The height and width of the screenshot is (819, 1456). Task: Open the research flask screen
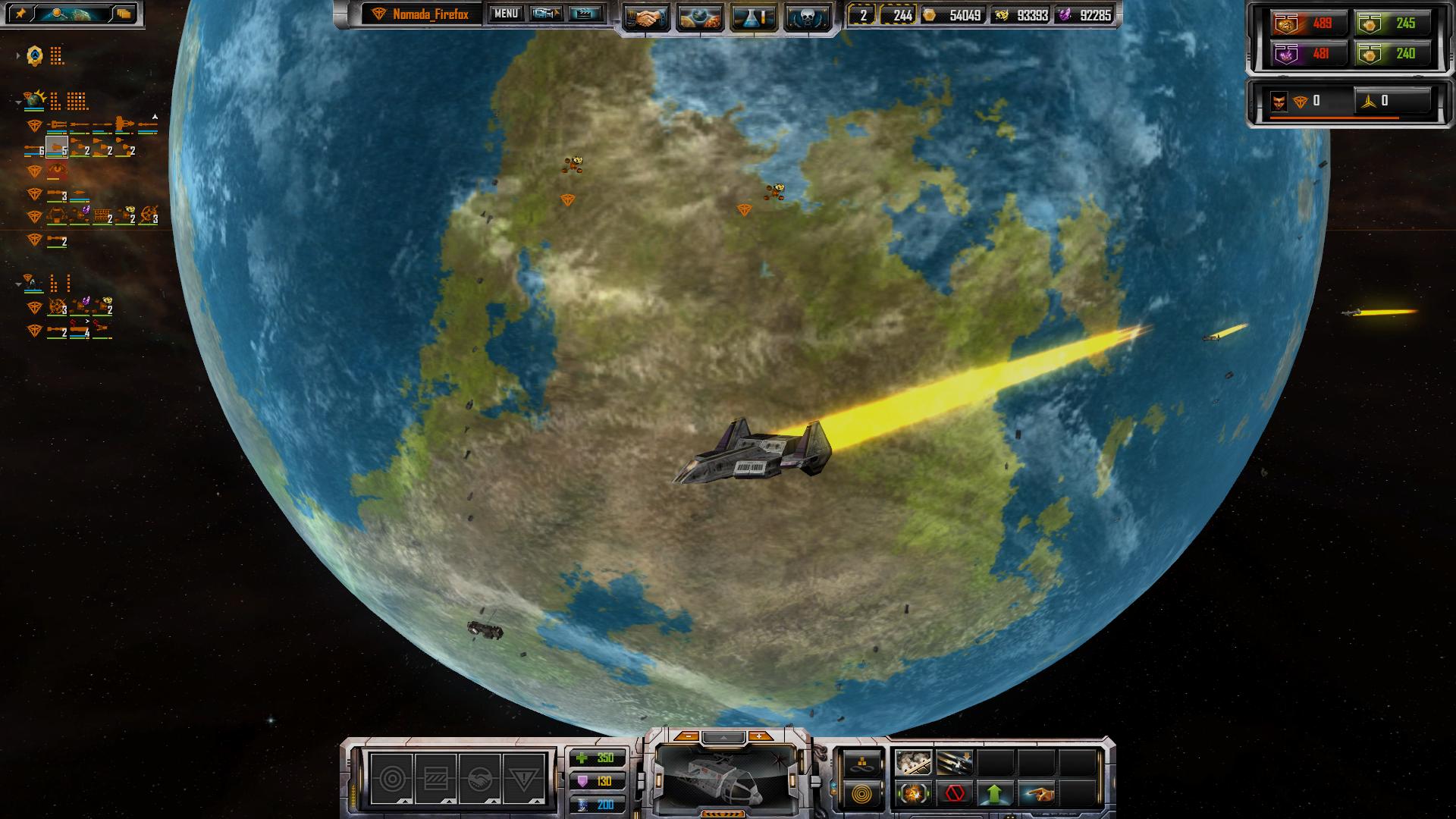753,17
